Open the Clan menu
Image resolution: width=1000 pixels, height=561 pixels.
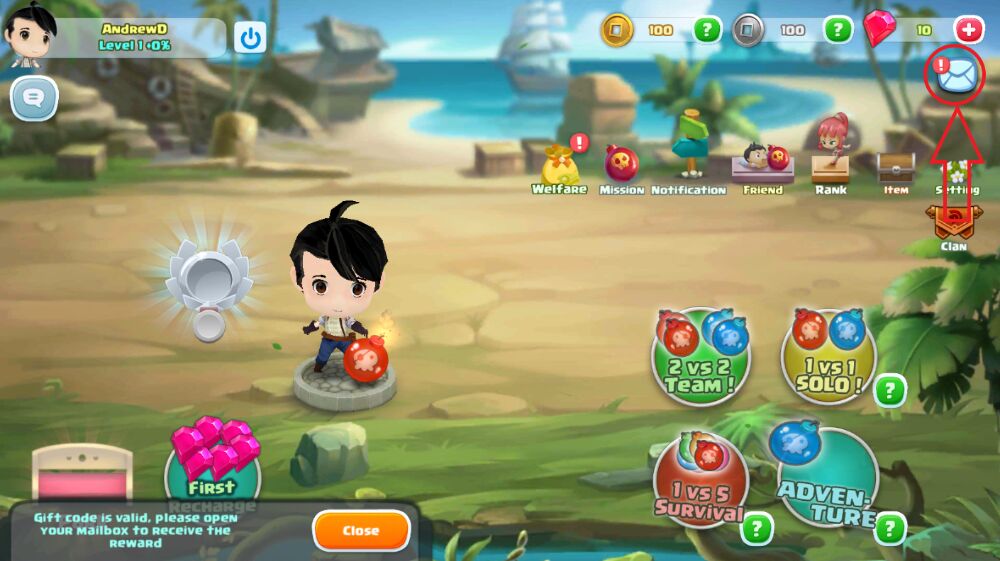[x=952, y=225]
